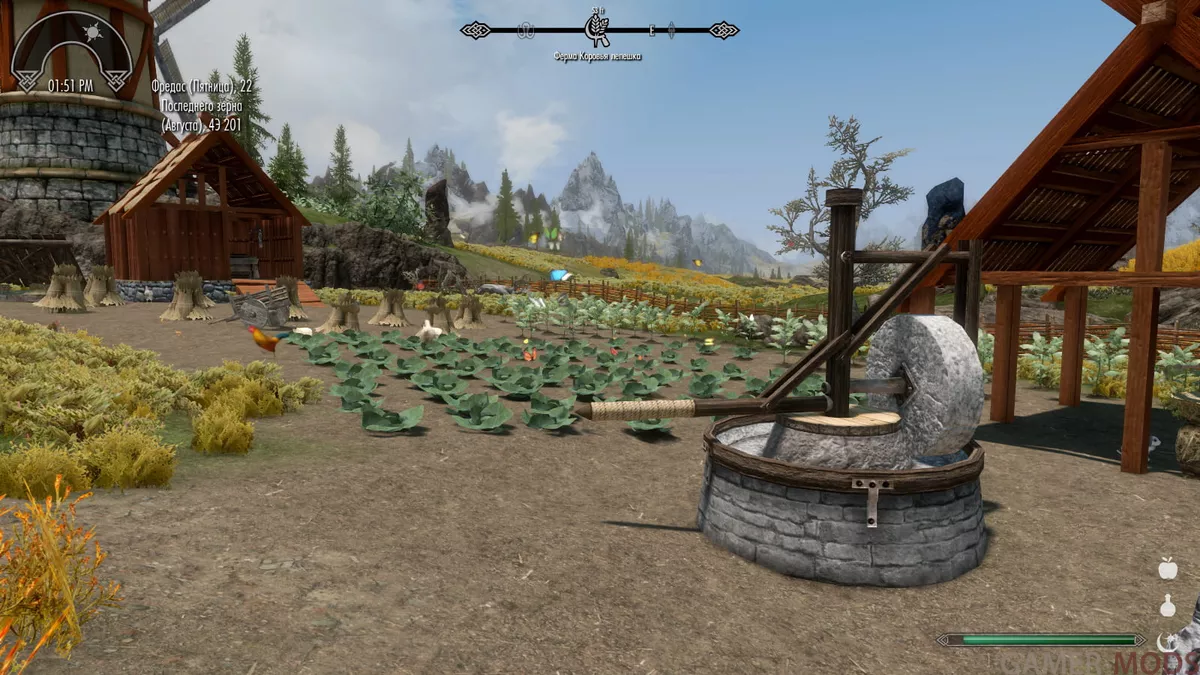The image size is (1200, 675).
Task: Click the farm wheat marker on the compass
Action: pos(597,29)
